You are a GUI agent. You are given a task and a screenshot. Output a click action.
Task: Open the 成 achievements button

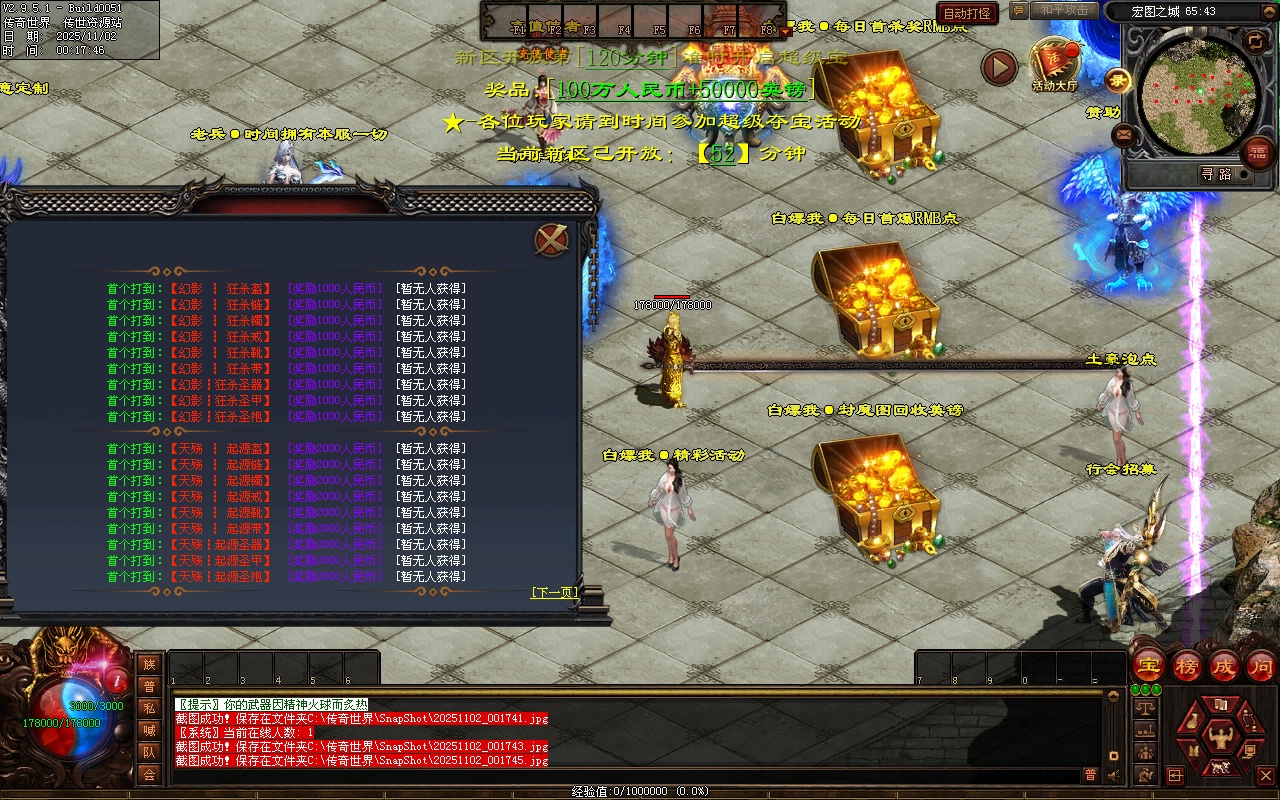coord(1224,665)
